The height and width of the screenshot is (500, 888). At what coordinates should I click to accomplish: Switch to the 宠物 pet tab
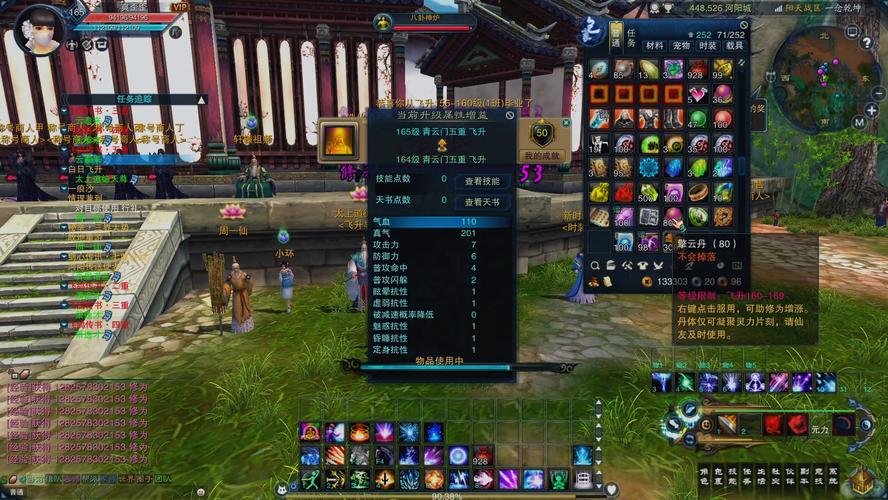point(682,45)
